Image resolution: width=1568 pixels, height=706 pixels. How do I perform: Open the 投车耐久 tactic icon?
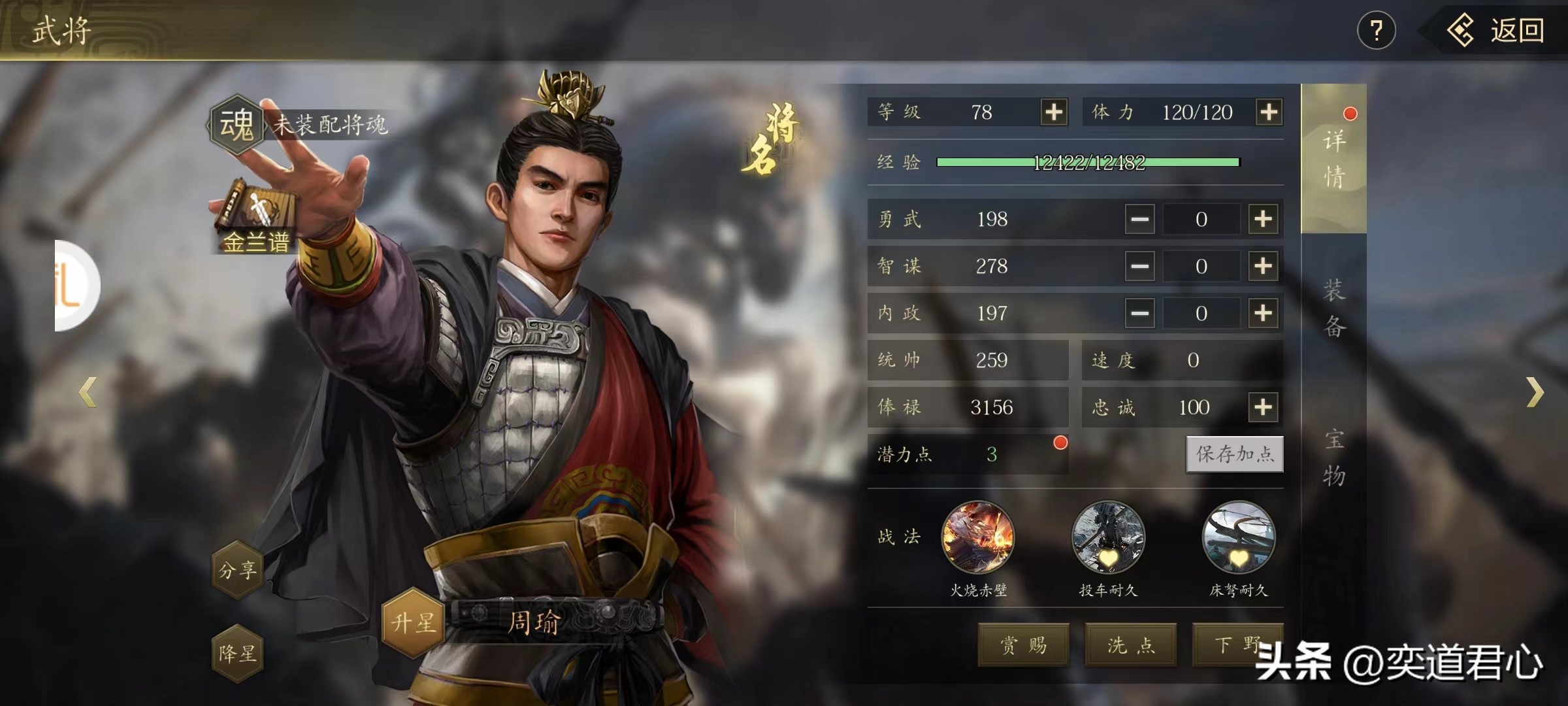(x=1108, y=538)
